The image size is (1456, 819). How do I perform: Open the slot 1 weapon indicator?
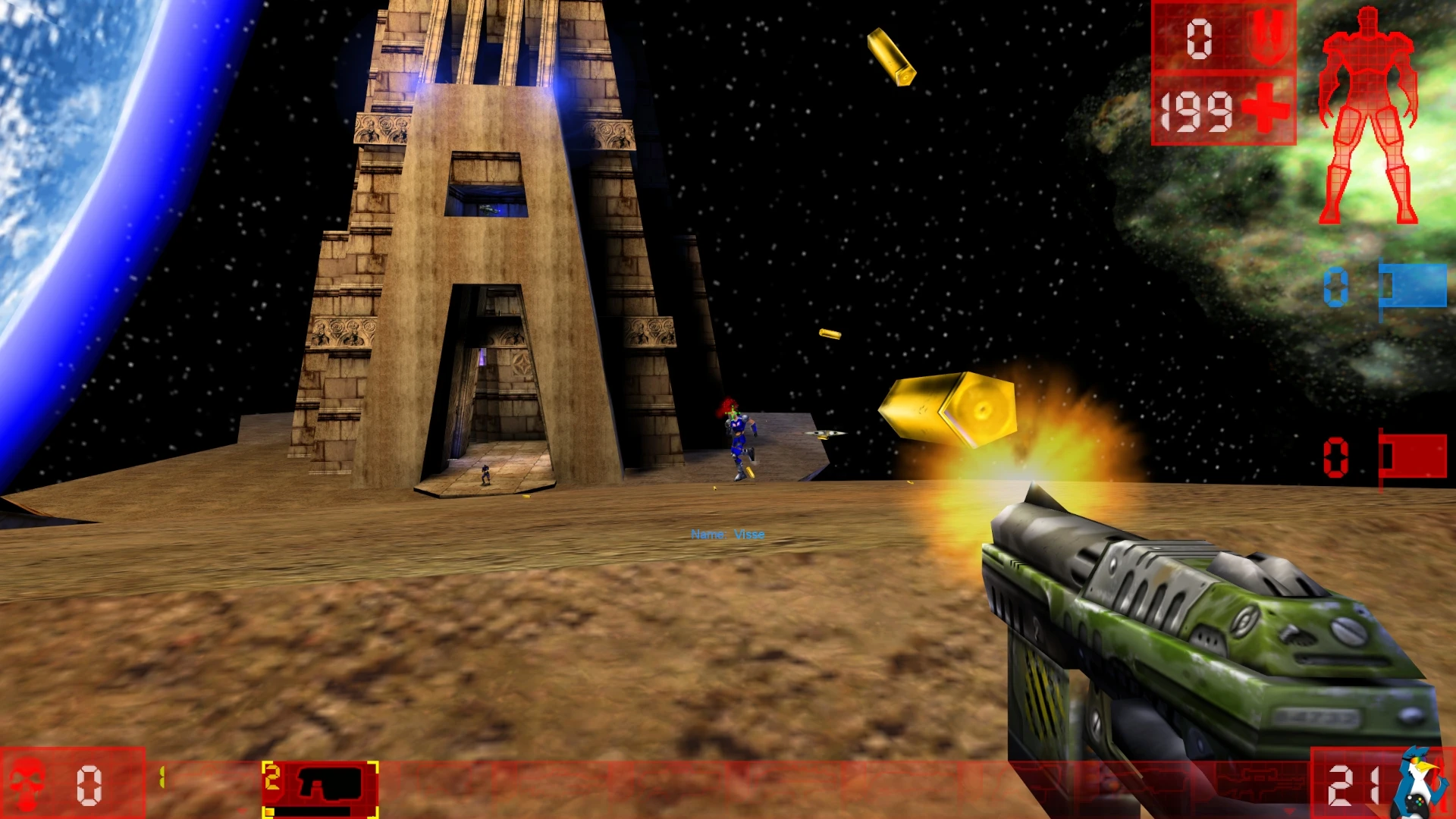pos(162,775)
